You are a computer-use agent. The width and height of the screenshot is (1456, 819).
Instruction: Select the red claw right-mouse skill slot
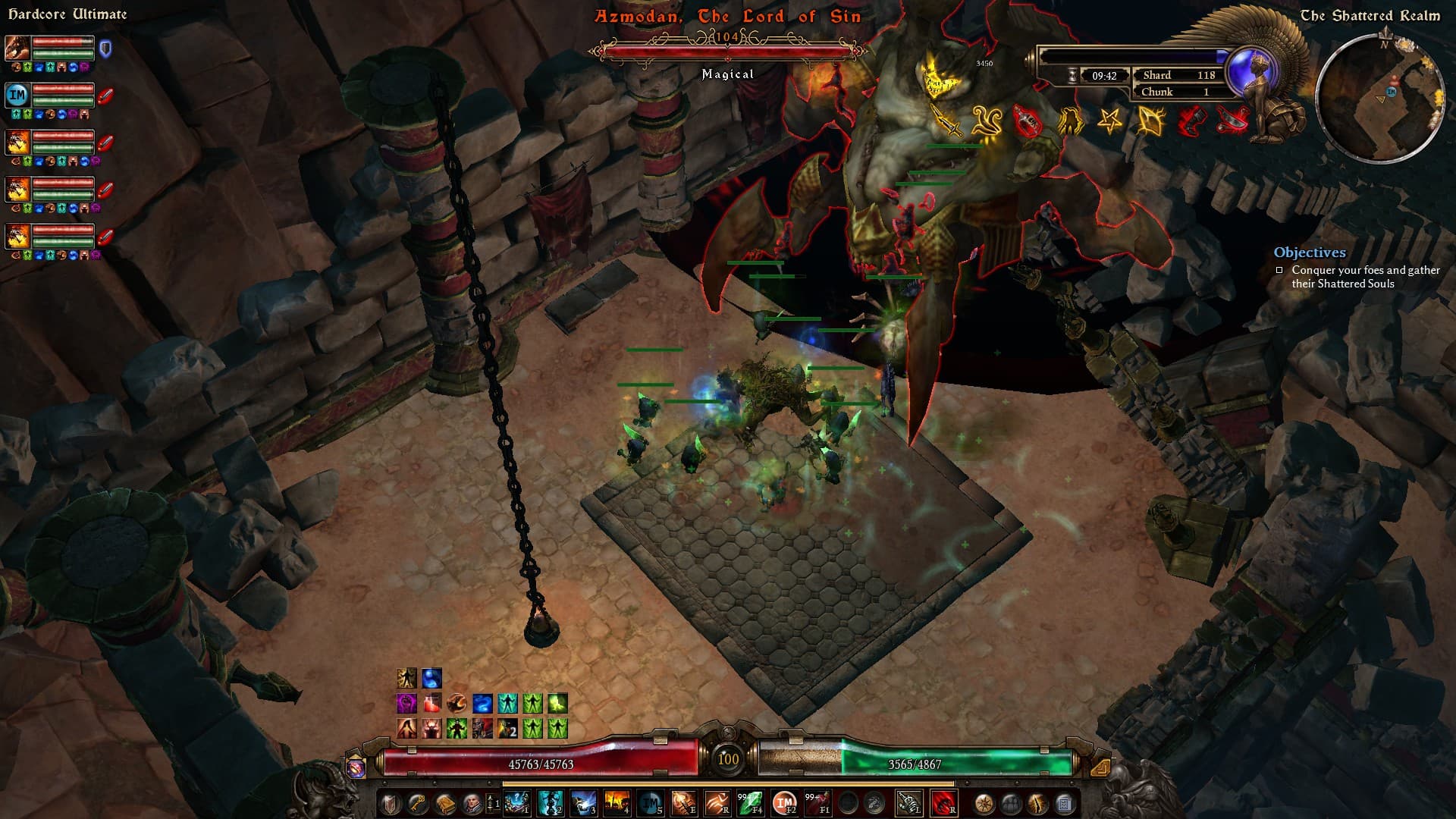click(943, 803)
